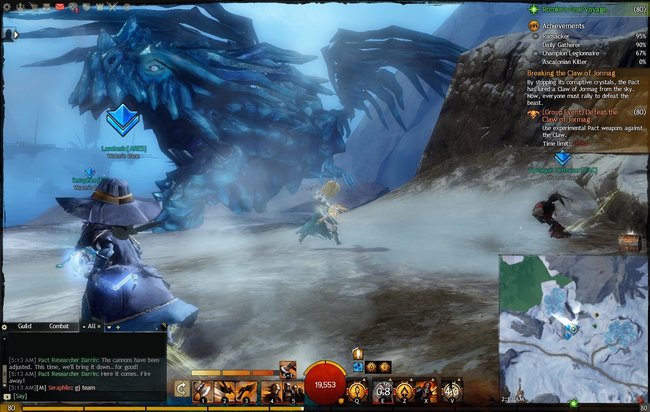Select the All chat tab
Image resolution: width=650 pixels, height=412 pixels.
pos(92,326)
